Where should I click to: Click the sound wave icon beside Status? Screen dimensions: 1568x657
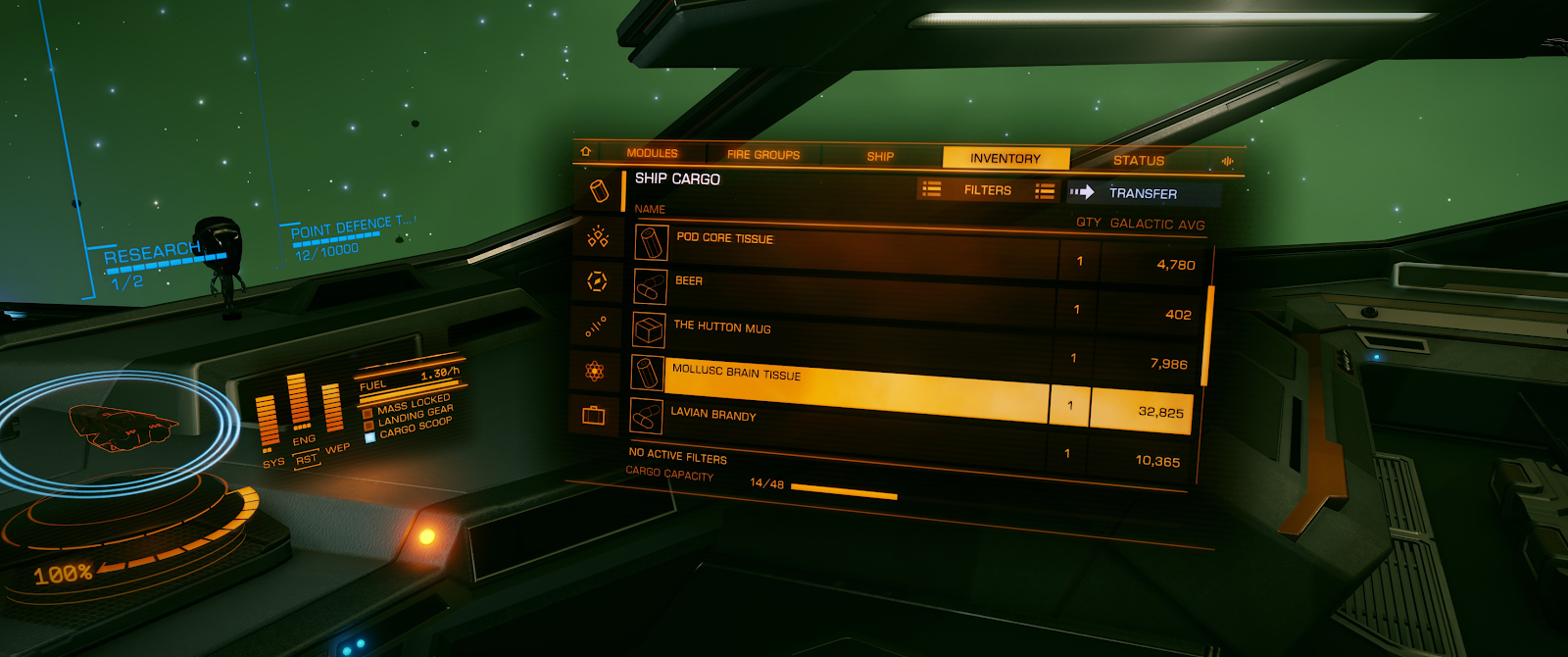tap(1227, 161)
